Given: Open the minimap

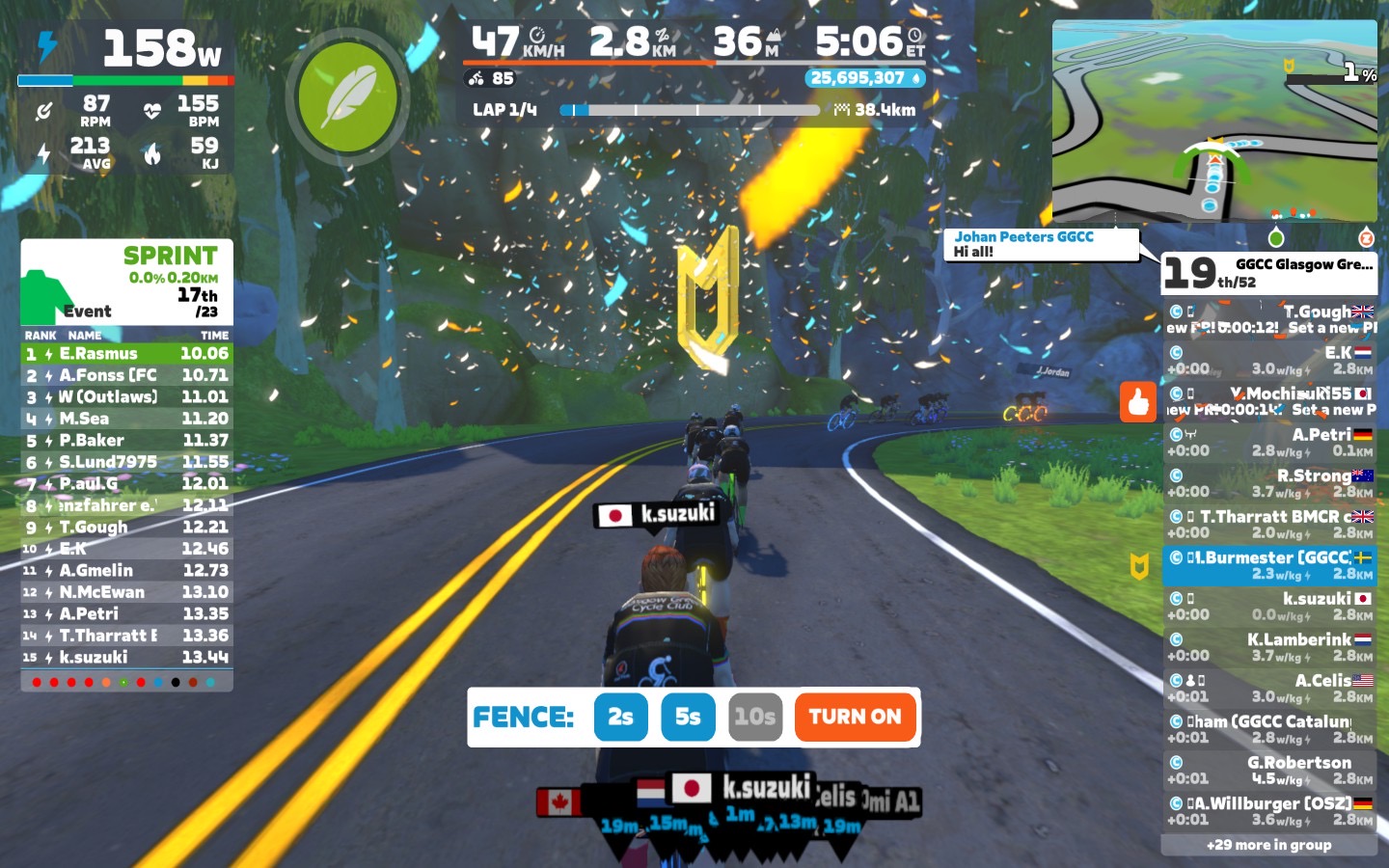Looking at the screenshot, I should (1214, 121).
